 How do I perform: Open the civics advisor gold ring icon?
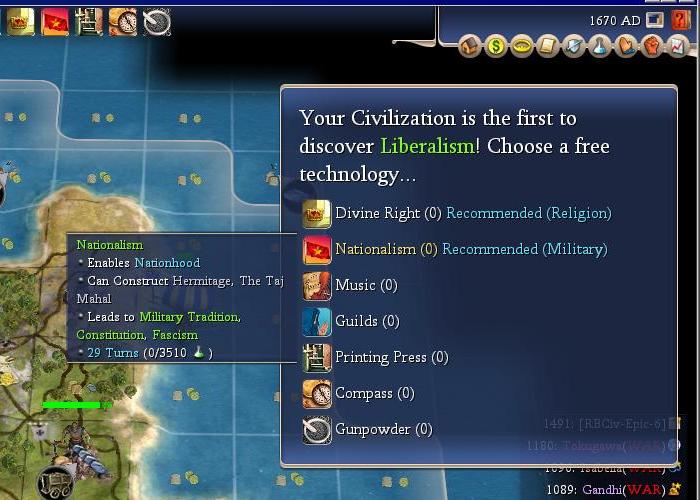tap(522, 46)
